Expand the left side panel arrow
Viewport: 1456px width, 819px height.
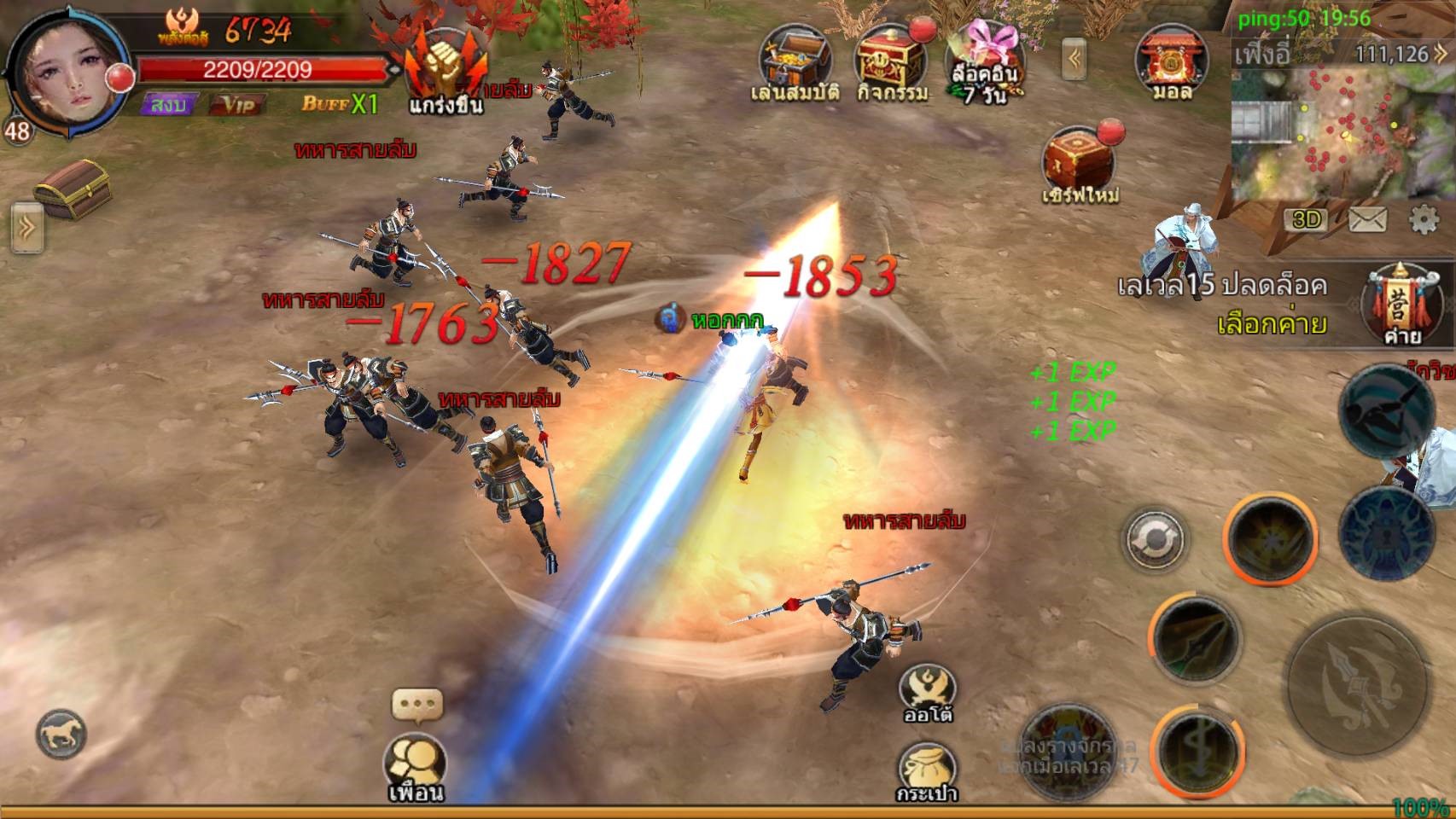(26, 228)
